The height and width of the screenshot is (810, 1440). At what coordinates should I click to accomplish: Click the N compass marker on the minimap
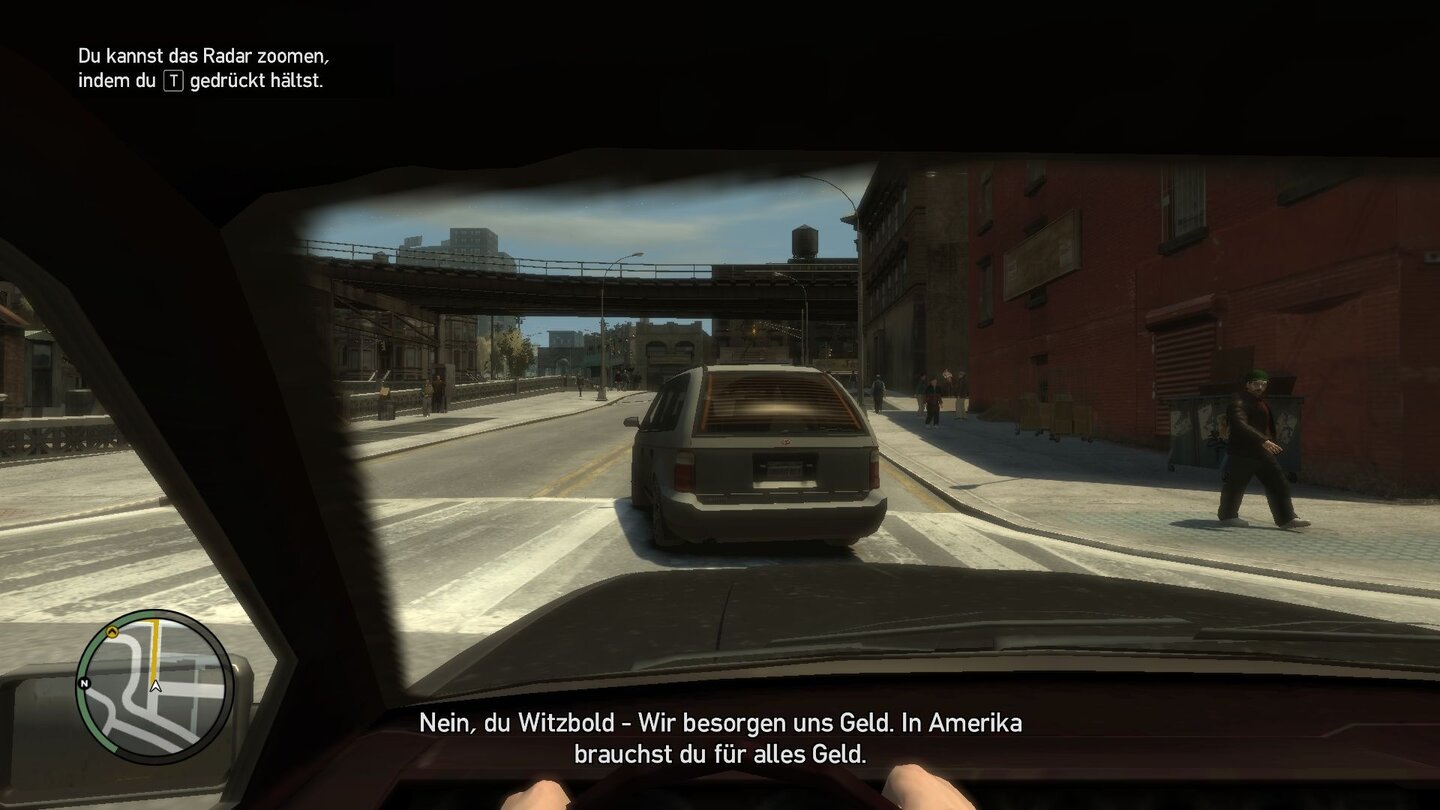coord(85,683)
